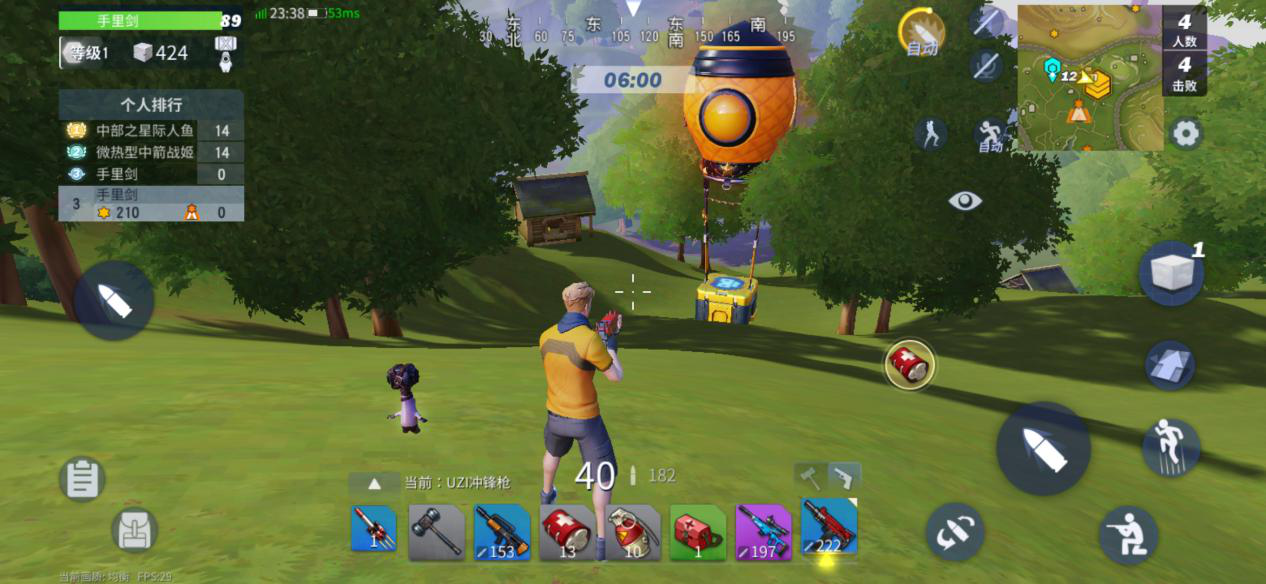This screenshot has width=1266, height=584.
Task: Toggle the eye free-look button
Action: [x=965, y=201]
